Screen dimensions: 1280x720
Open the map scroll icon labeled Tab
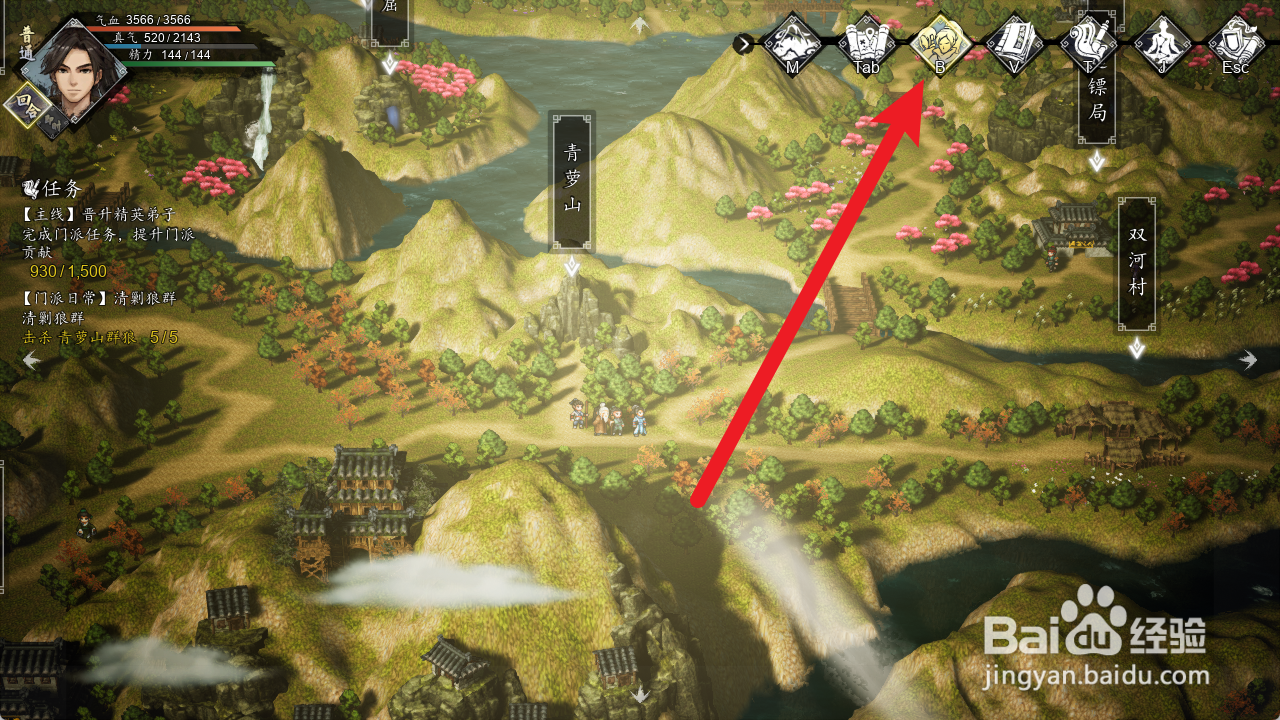pos(866,43)
